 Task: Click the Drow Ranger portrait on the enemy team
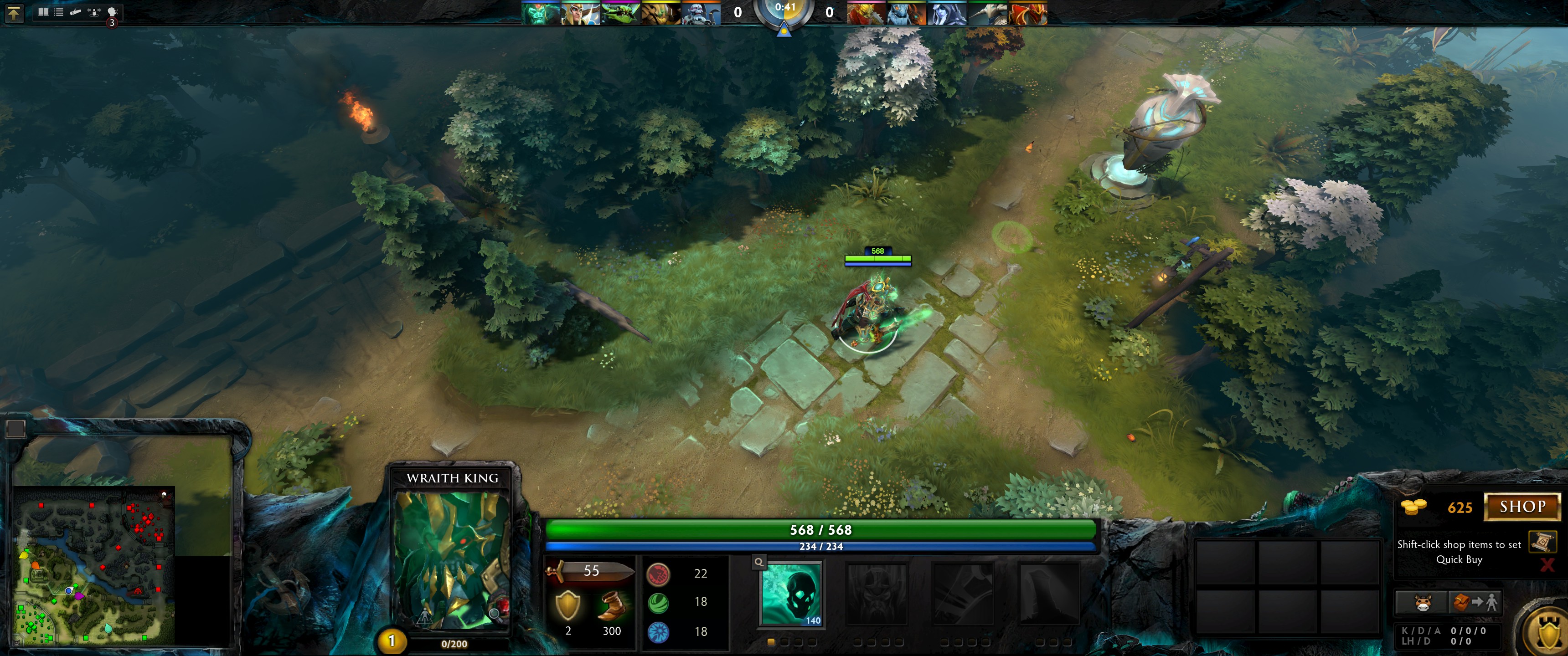point(947,13)
